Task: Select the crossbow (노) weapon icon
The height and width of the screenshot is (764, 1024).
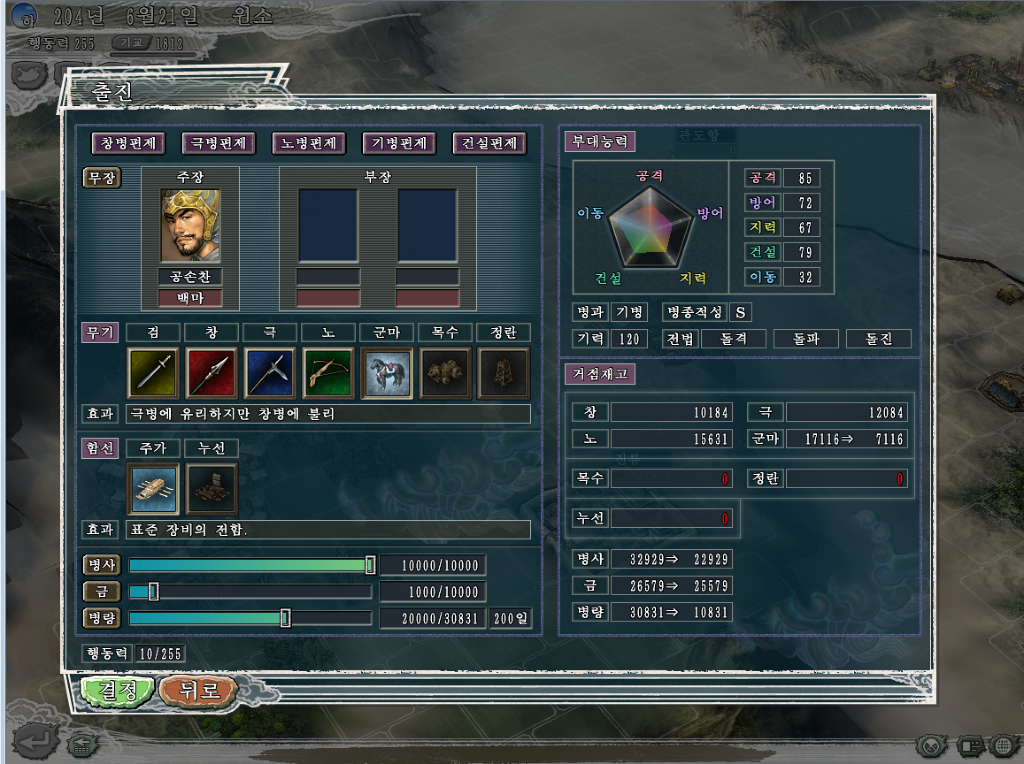Action: click(x=328, y=373)
